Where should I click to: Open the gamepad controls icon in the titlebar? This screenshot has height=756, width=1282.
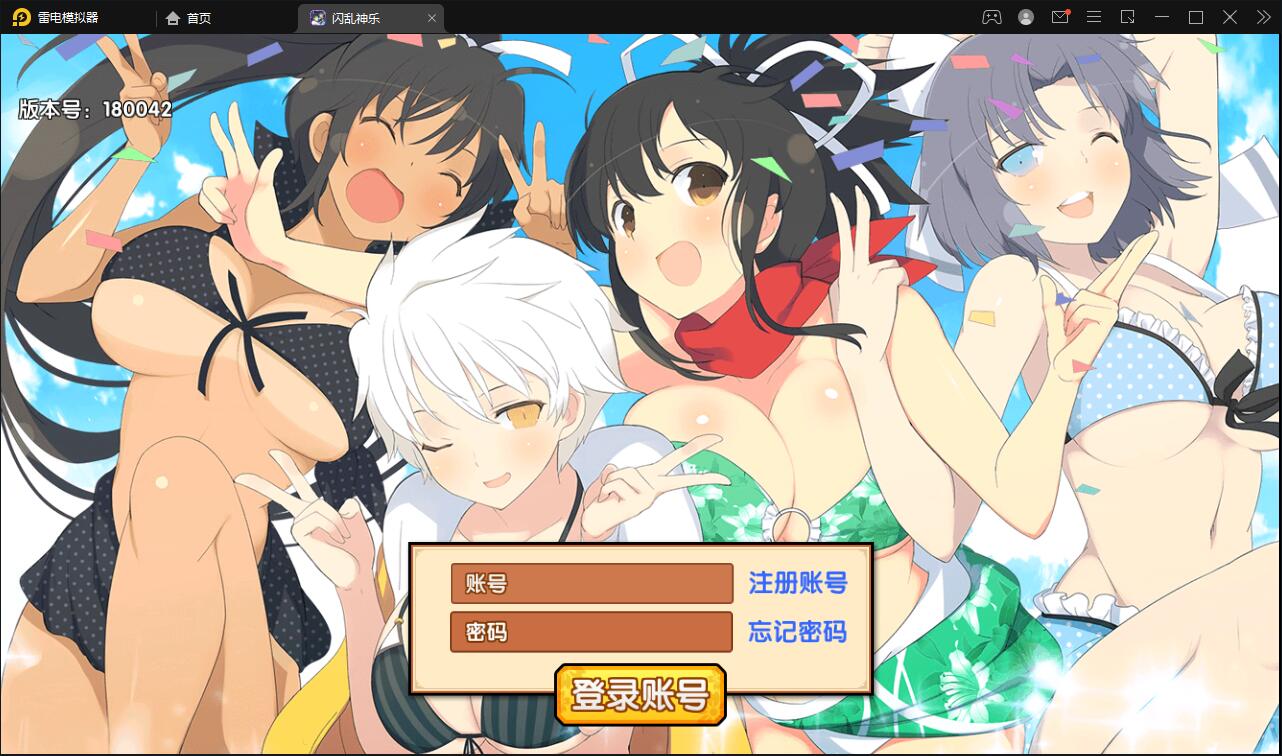click(x=991, y=17)
